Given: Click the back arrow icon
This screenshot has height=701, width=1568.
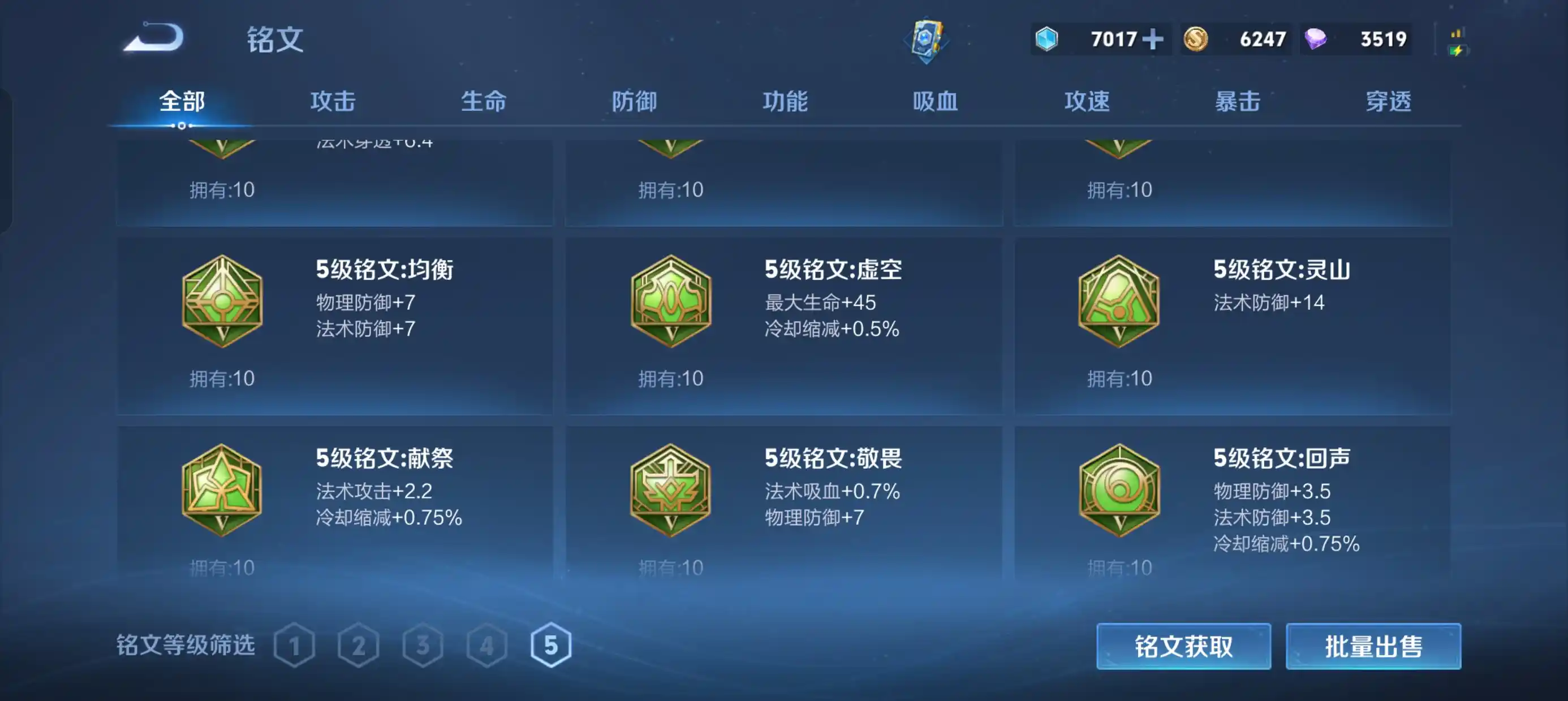Looking at the screenshot, I should click(x=154, y=38).
